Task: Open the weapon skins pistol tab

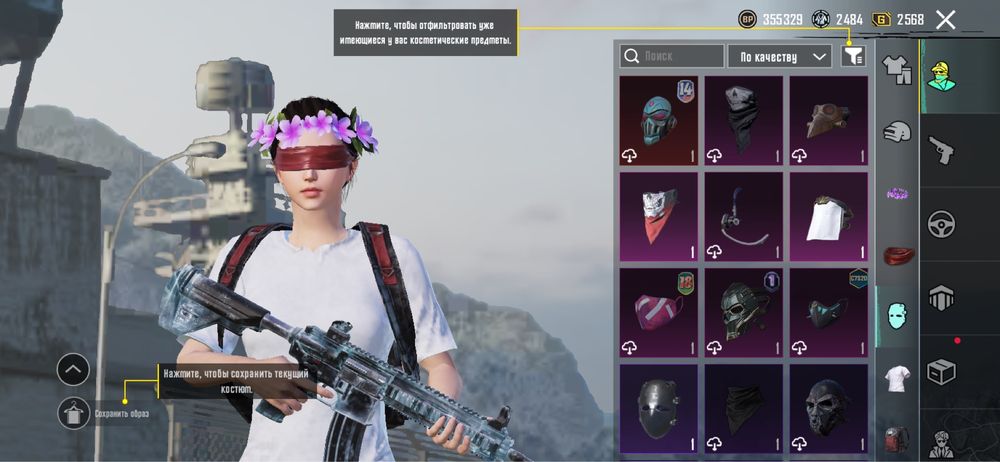Action: coord(940,150)
